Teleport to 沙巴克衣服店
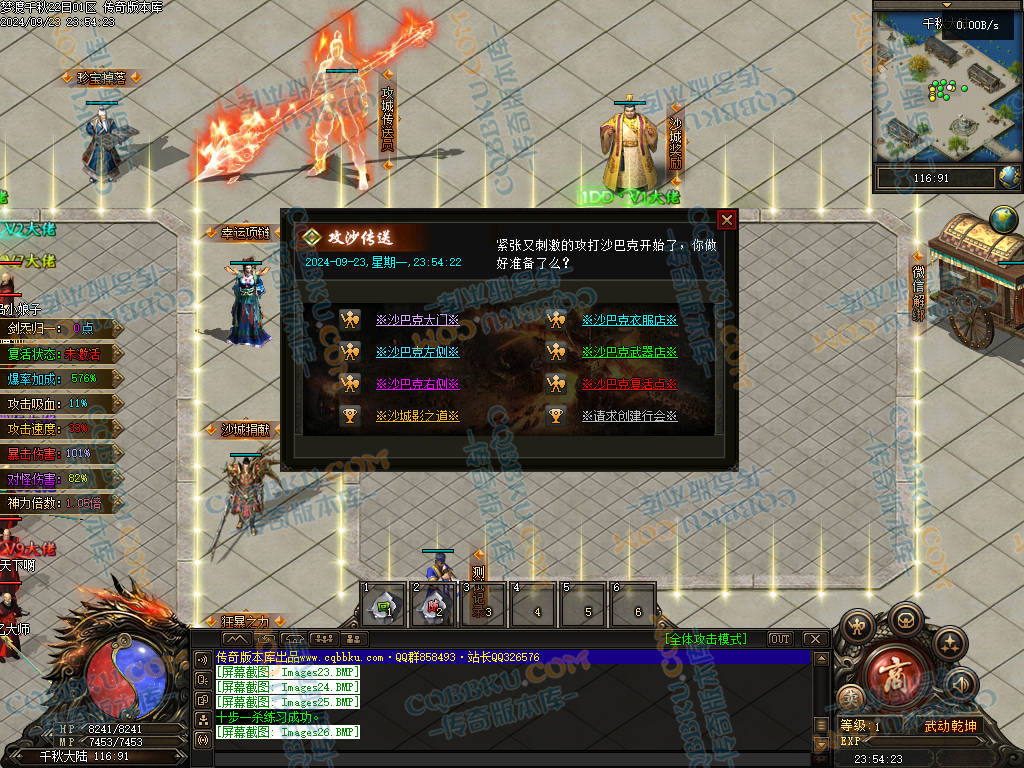The height and width of the screenshot is (768, 1024). point(629,321)
